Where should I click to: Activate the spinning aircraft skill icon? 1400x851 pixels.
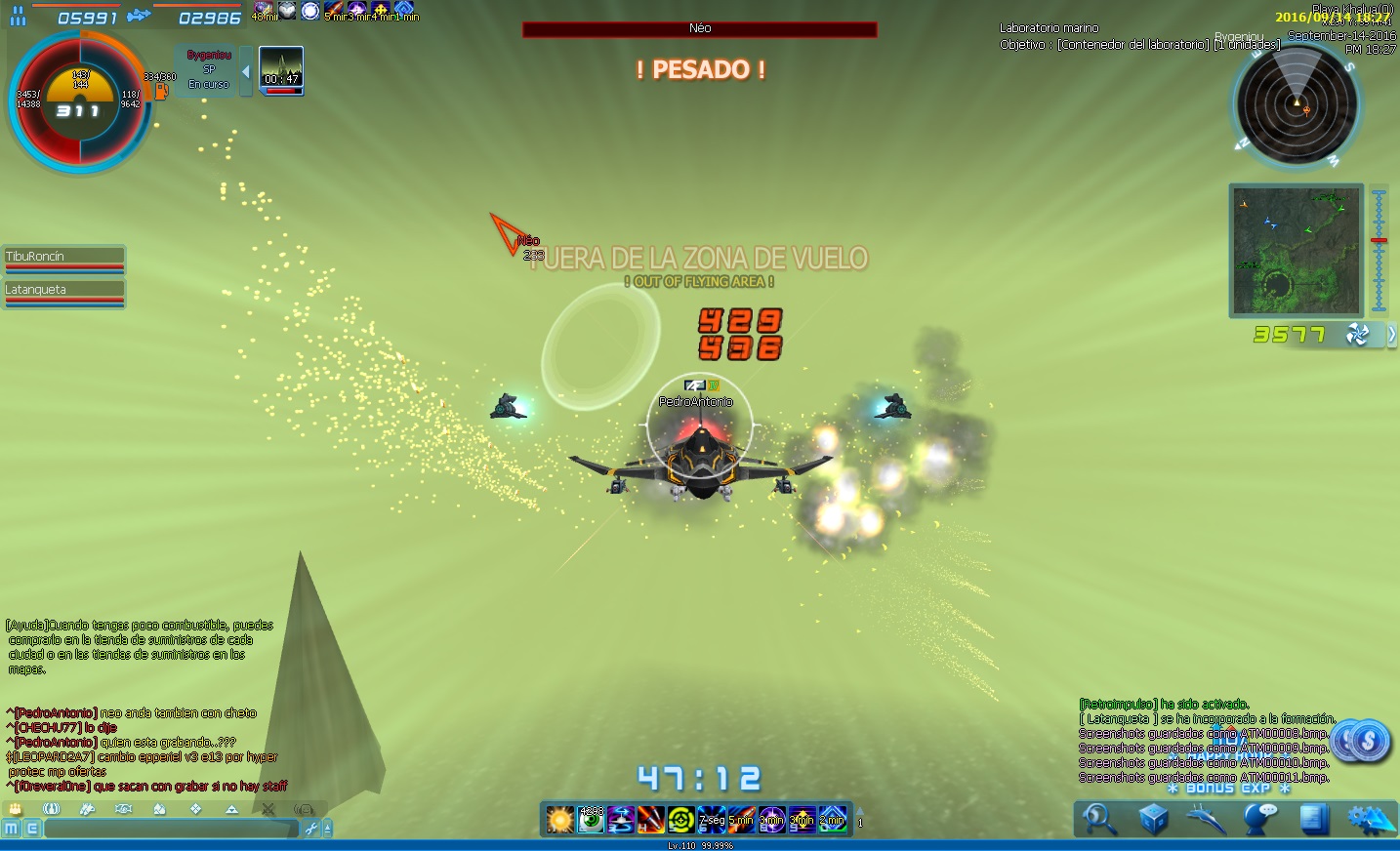pyautogui.click(x=621, y=820)
